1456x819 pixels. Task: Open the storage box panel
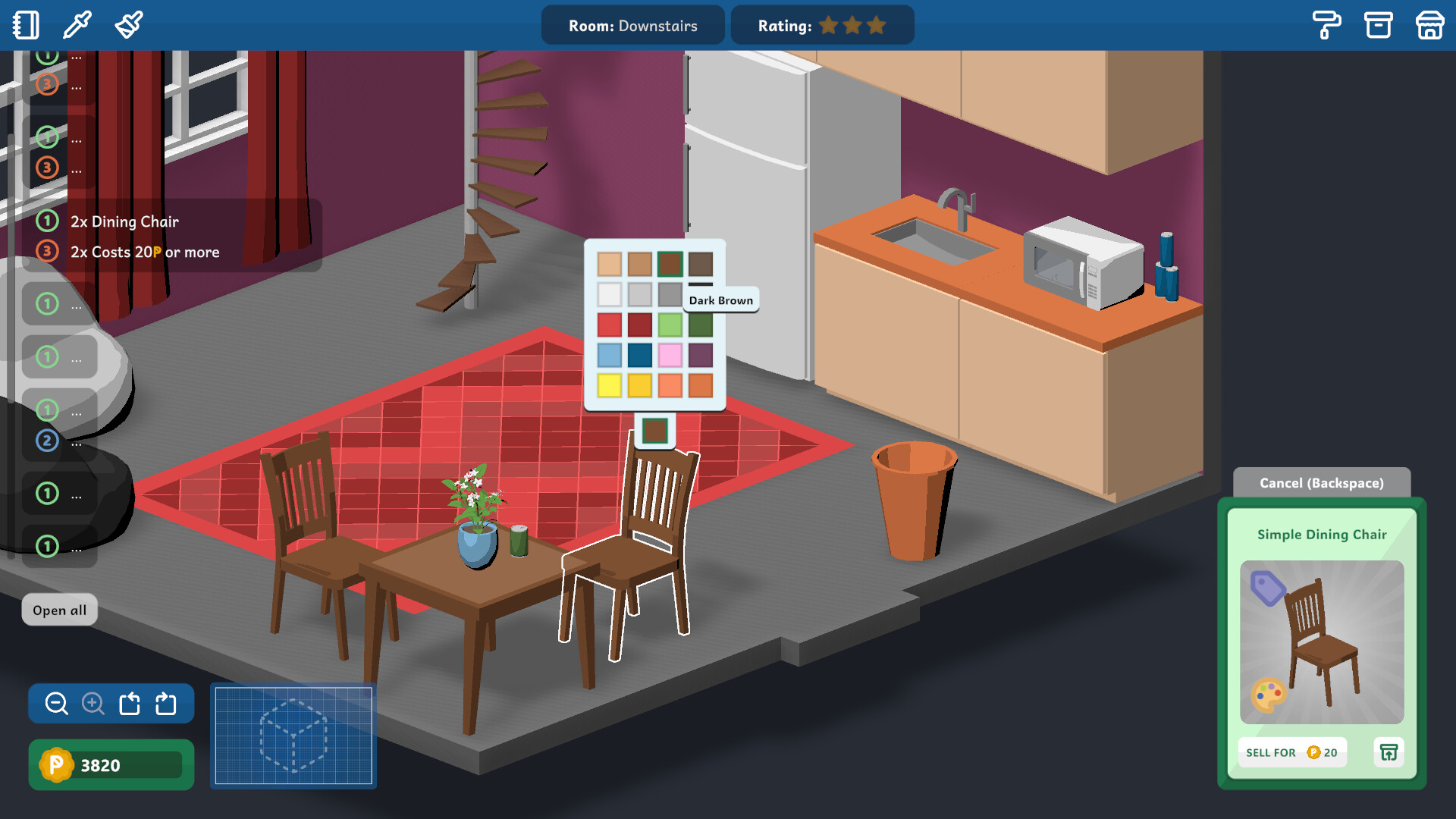pos(1379,25)
